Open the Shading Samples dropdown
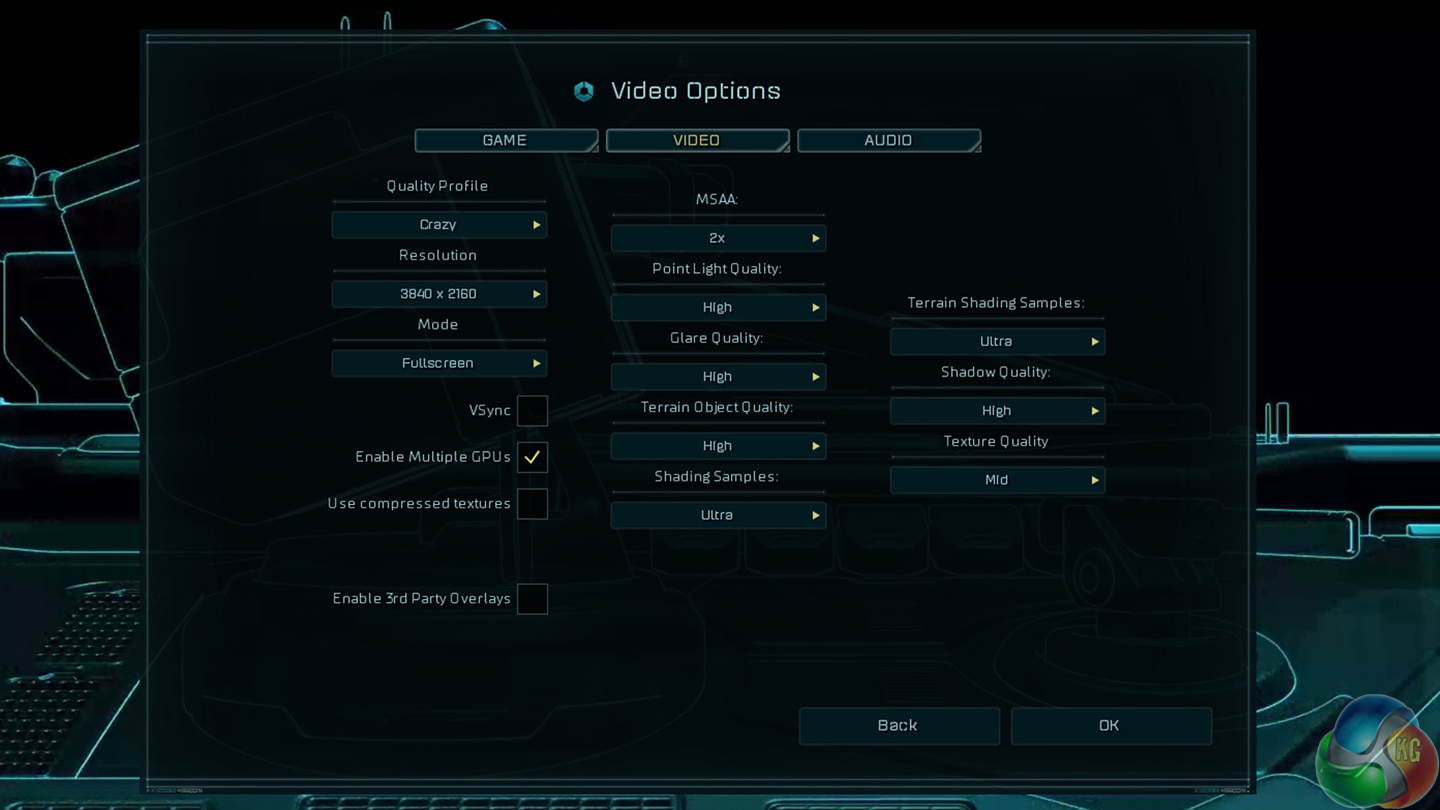The width and height of the screenshot is (1440, 810). tap(718, 515)
